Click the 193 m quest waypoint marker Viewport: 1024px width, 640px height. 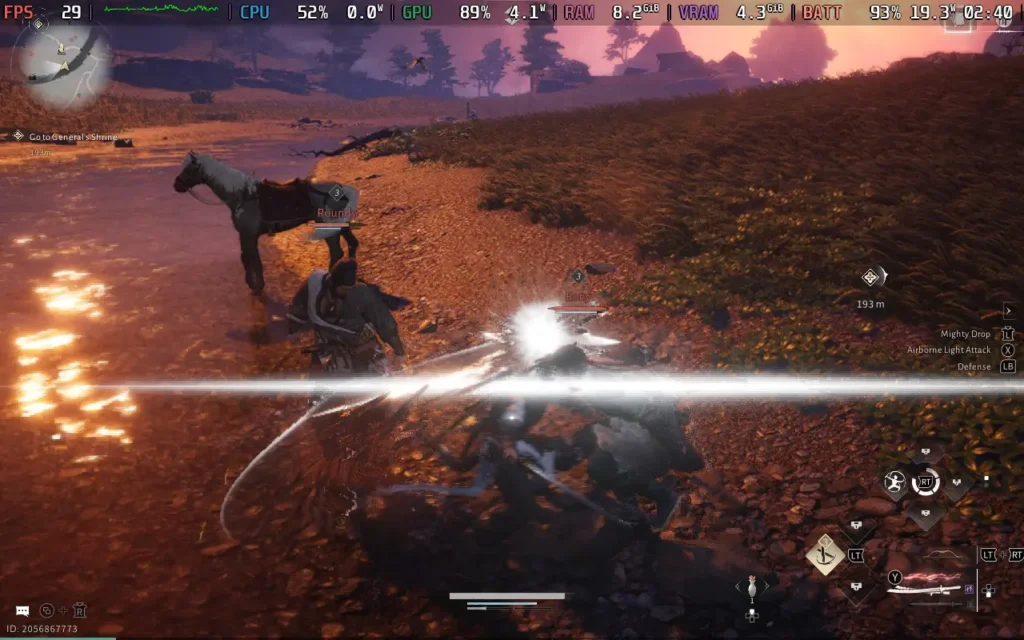coord(872,279)
